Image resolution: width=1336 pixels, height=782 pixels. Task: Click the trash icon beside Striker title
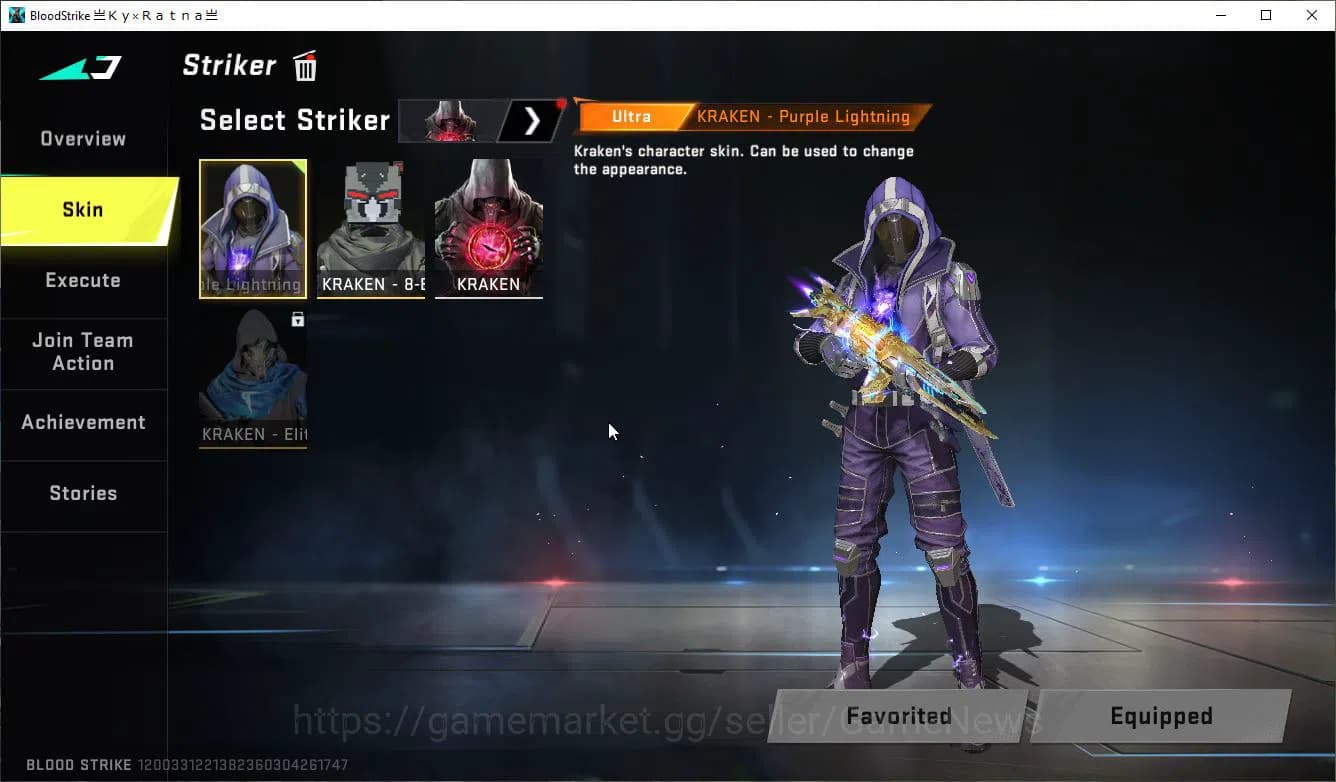click(304, 65)
